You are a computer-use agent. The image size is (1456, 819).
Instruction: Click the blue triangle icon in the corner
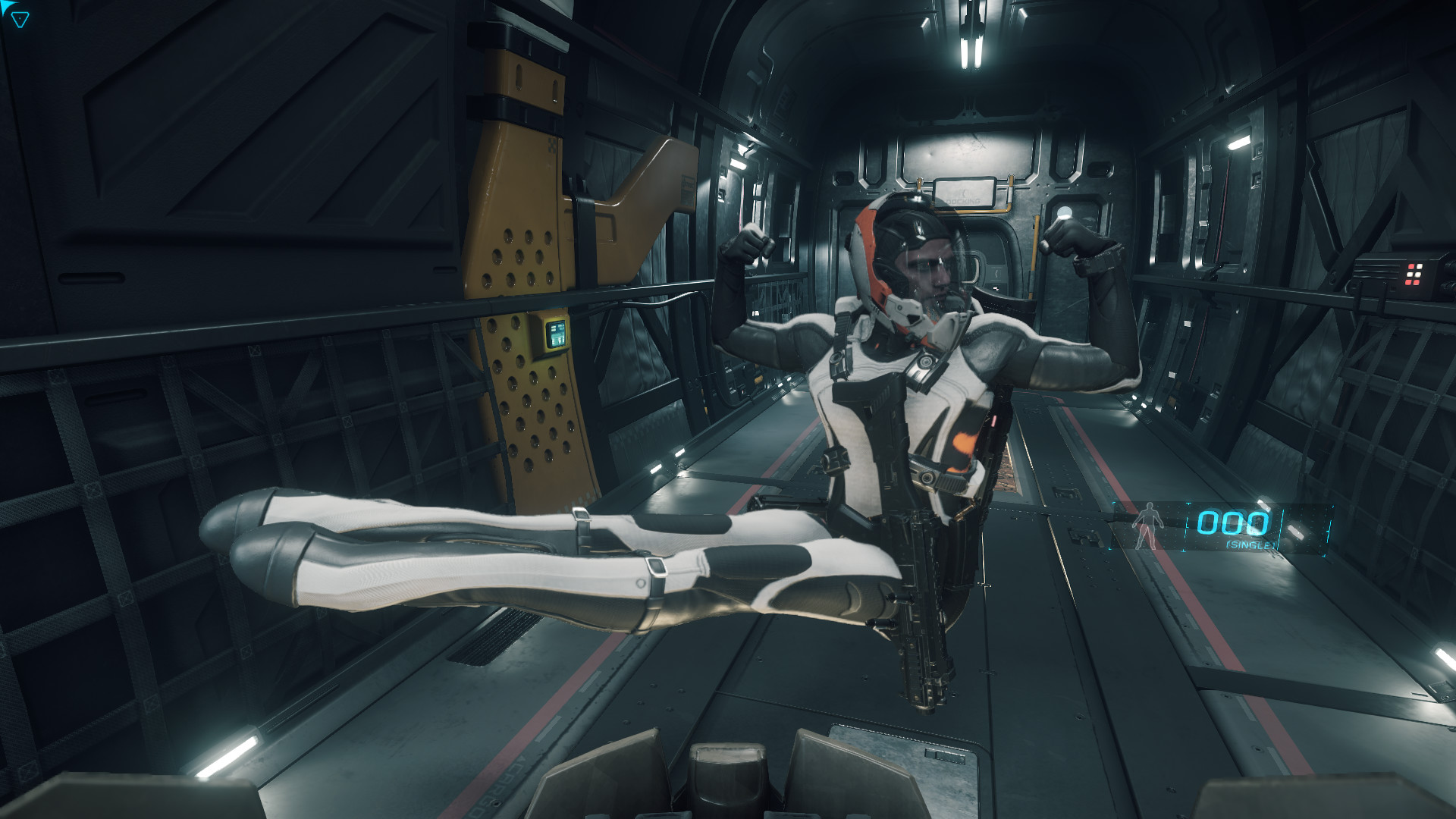[x=20, y=20]
